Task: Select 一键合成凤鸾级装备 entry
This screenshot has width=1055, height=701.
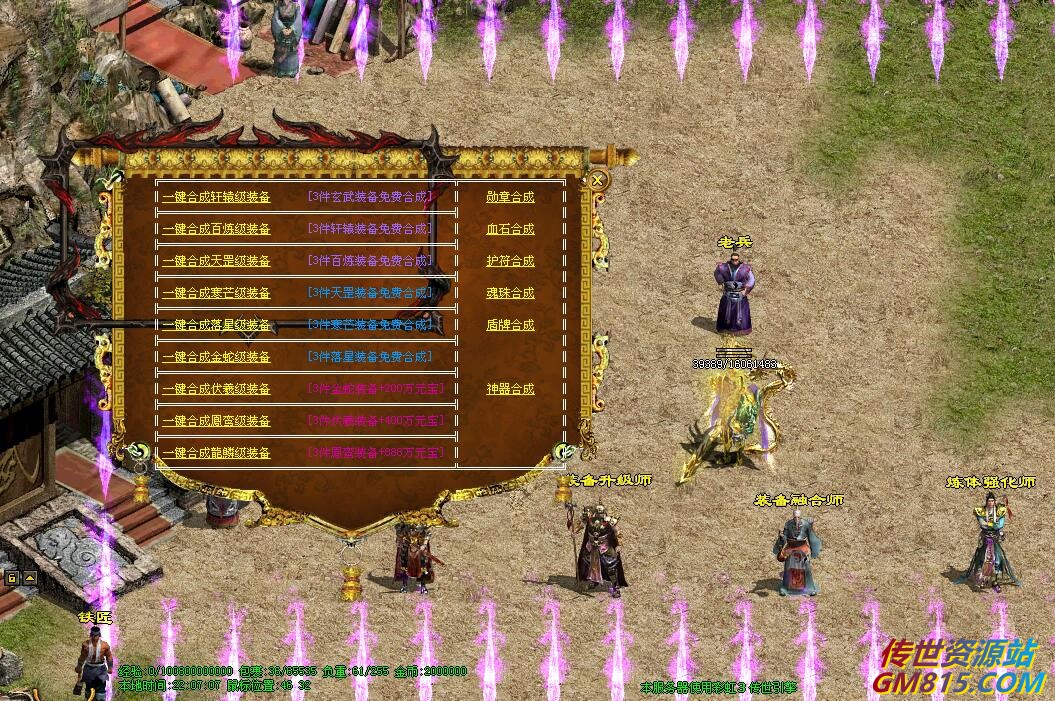Action: pyautogui.click(x=216, y=421)
